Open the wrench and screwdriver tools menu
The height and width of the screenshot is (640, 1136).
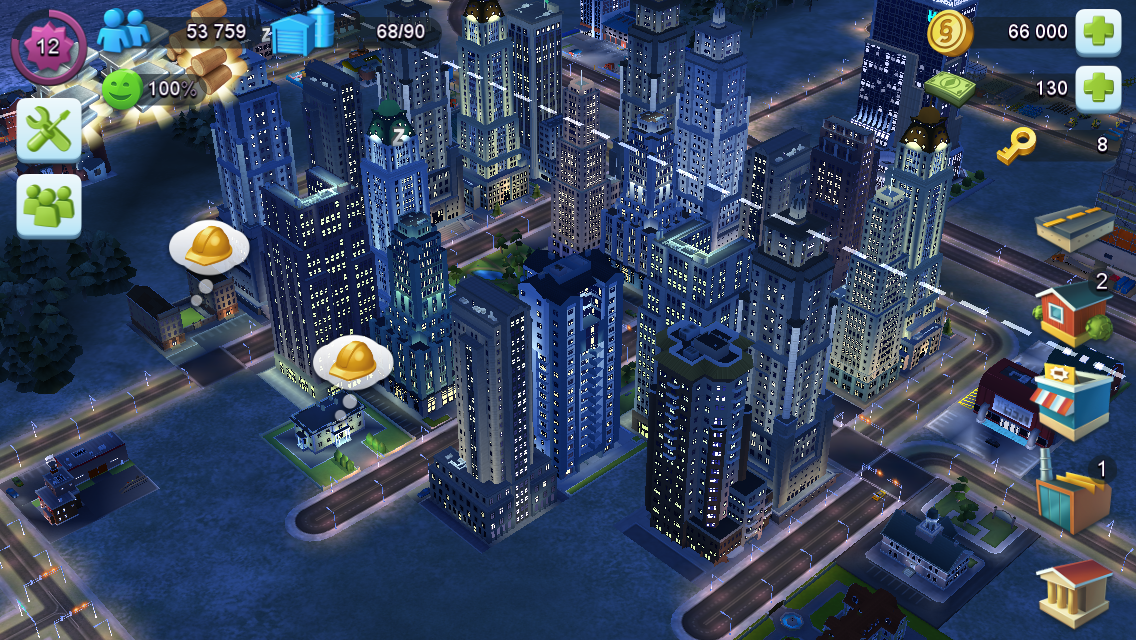tap(48, 129)
